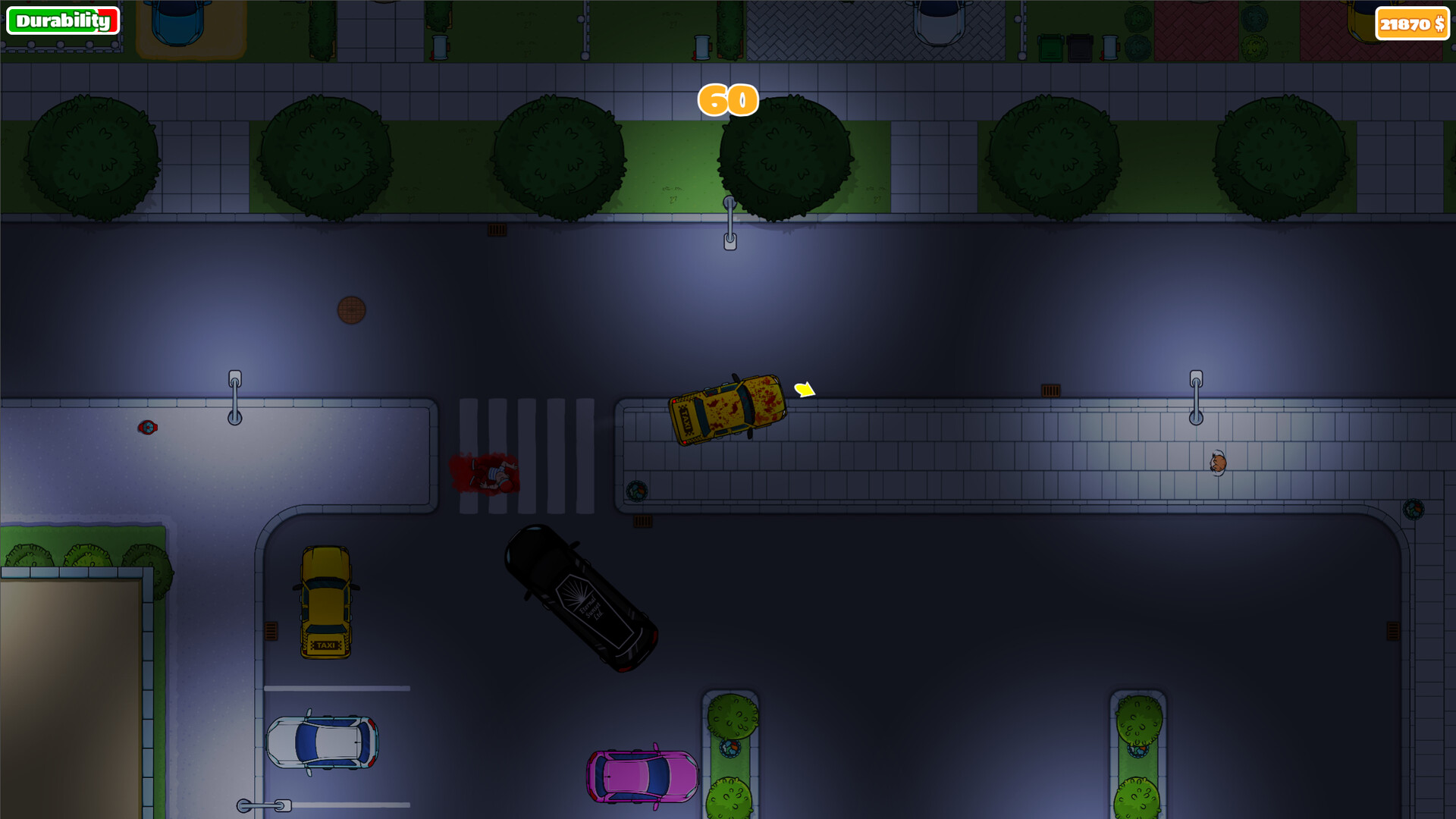Click the yellow direction arrow beside the taxi
The image size is (1456, 819).
coord(802,389)
